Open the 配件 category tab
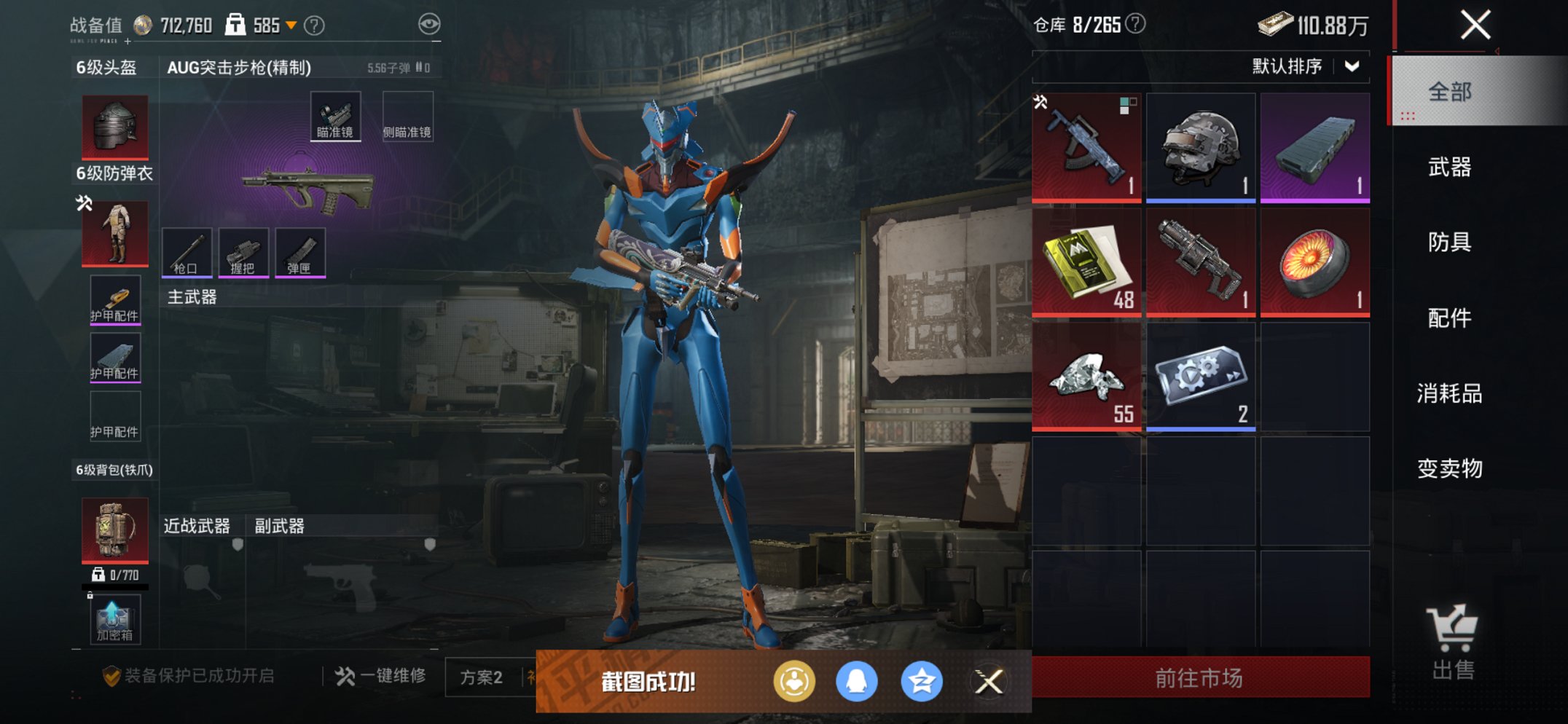 [1449, 318]
